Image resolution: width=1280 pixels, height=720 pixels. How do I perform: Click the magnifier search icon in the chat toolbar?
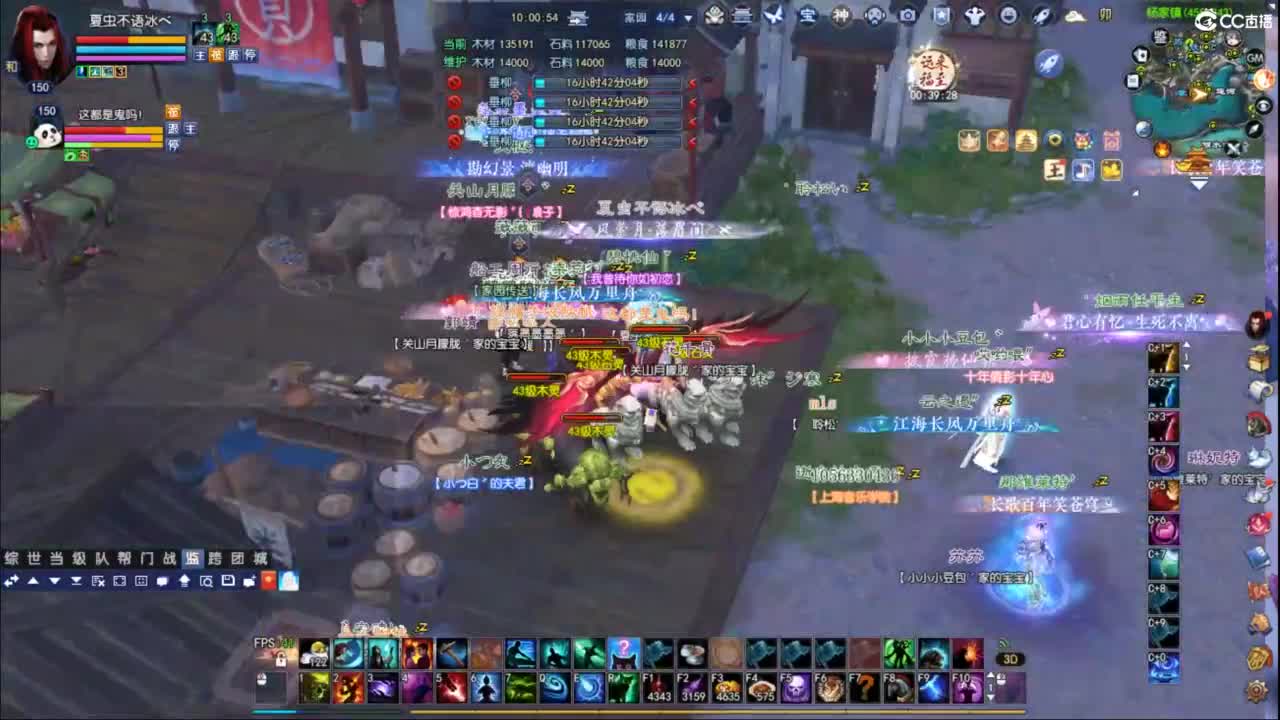coord(206,582)
